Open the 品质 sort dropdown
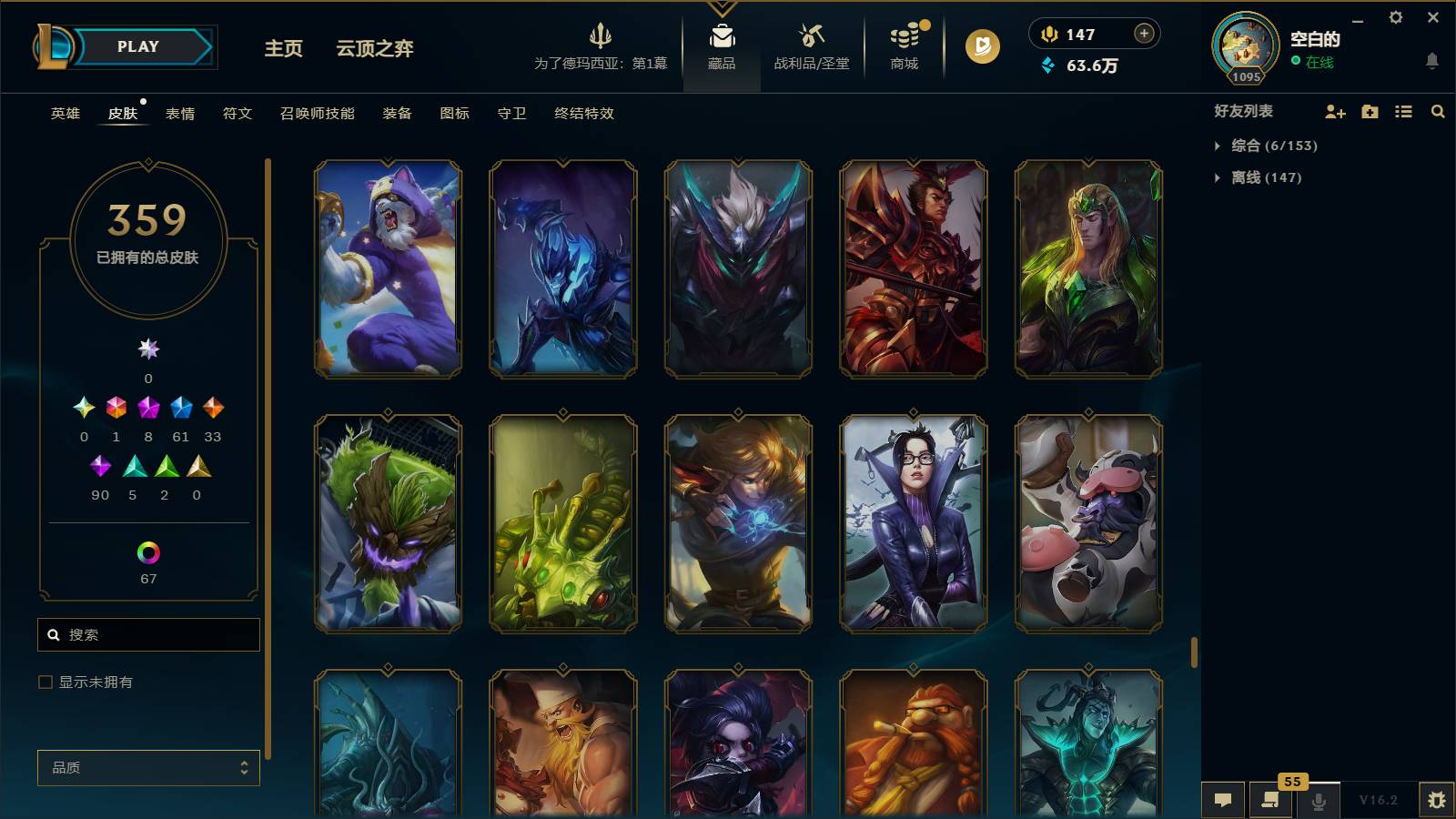This screenshot has width=1456, height=819. pyautogui.click(x=148, y=767)
